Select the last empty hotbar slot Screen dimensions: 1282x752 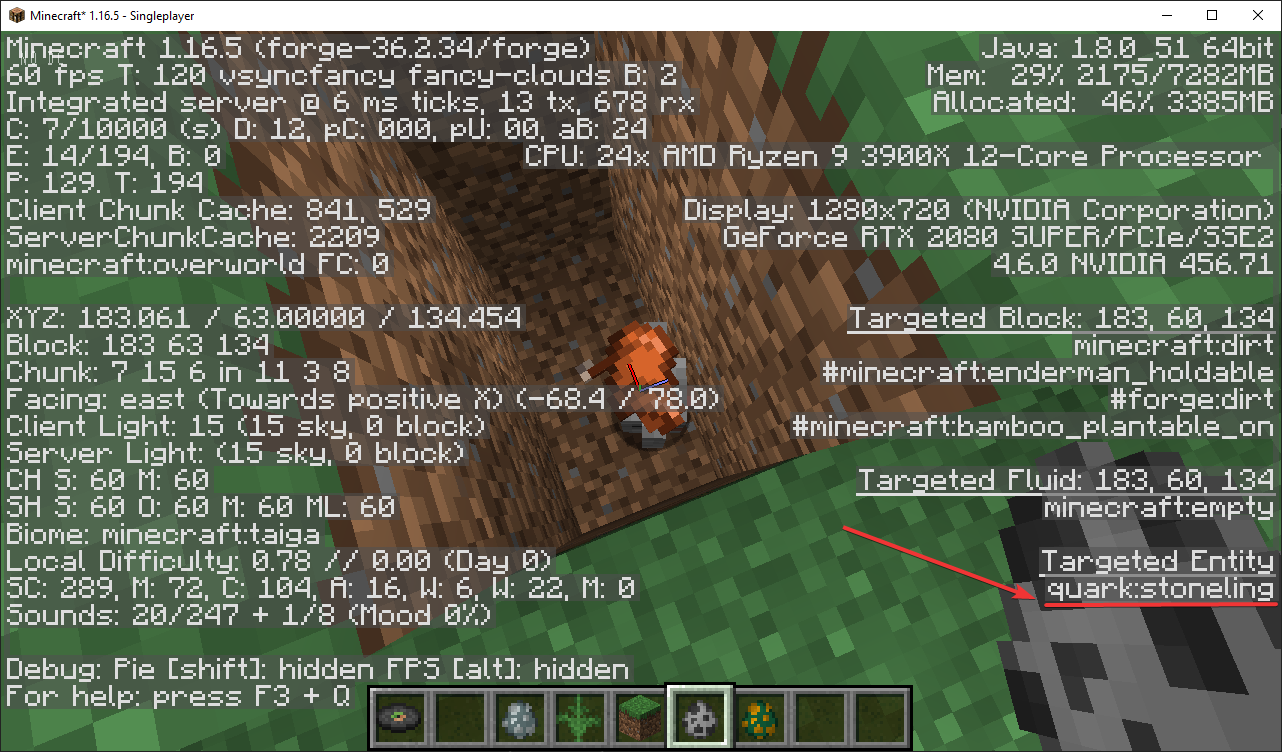pos(879,718)
